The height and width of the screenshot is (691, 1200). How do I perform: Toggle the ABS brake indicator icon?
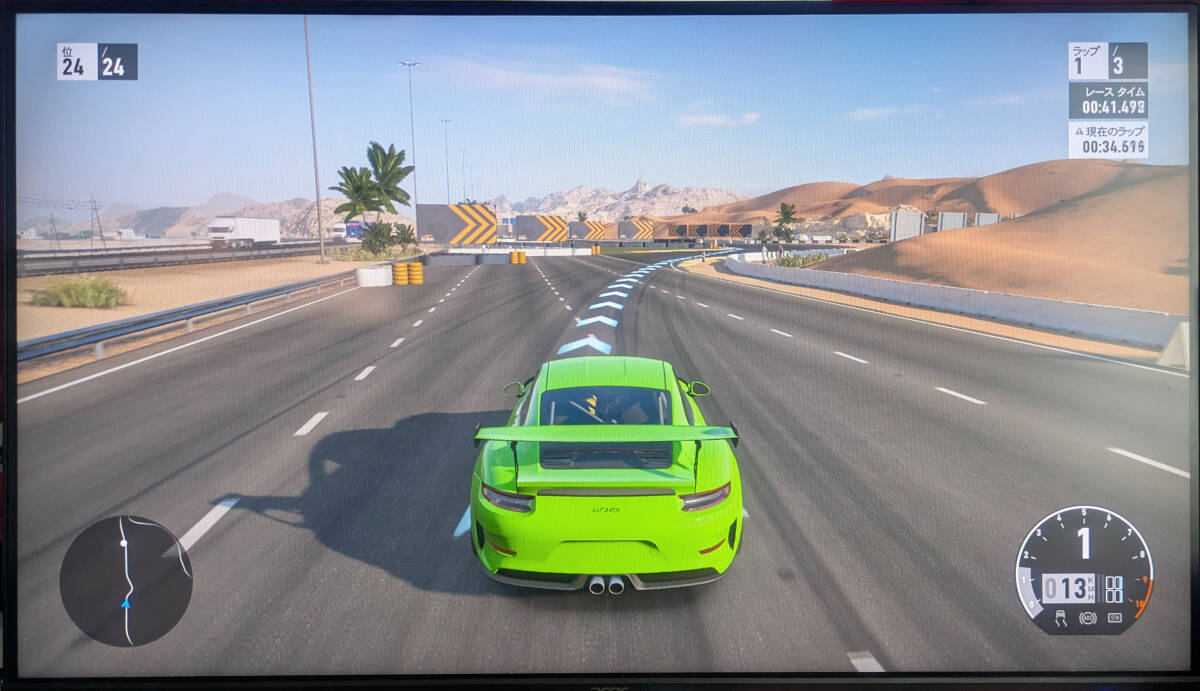click(1087, 618)
